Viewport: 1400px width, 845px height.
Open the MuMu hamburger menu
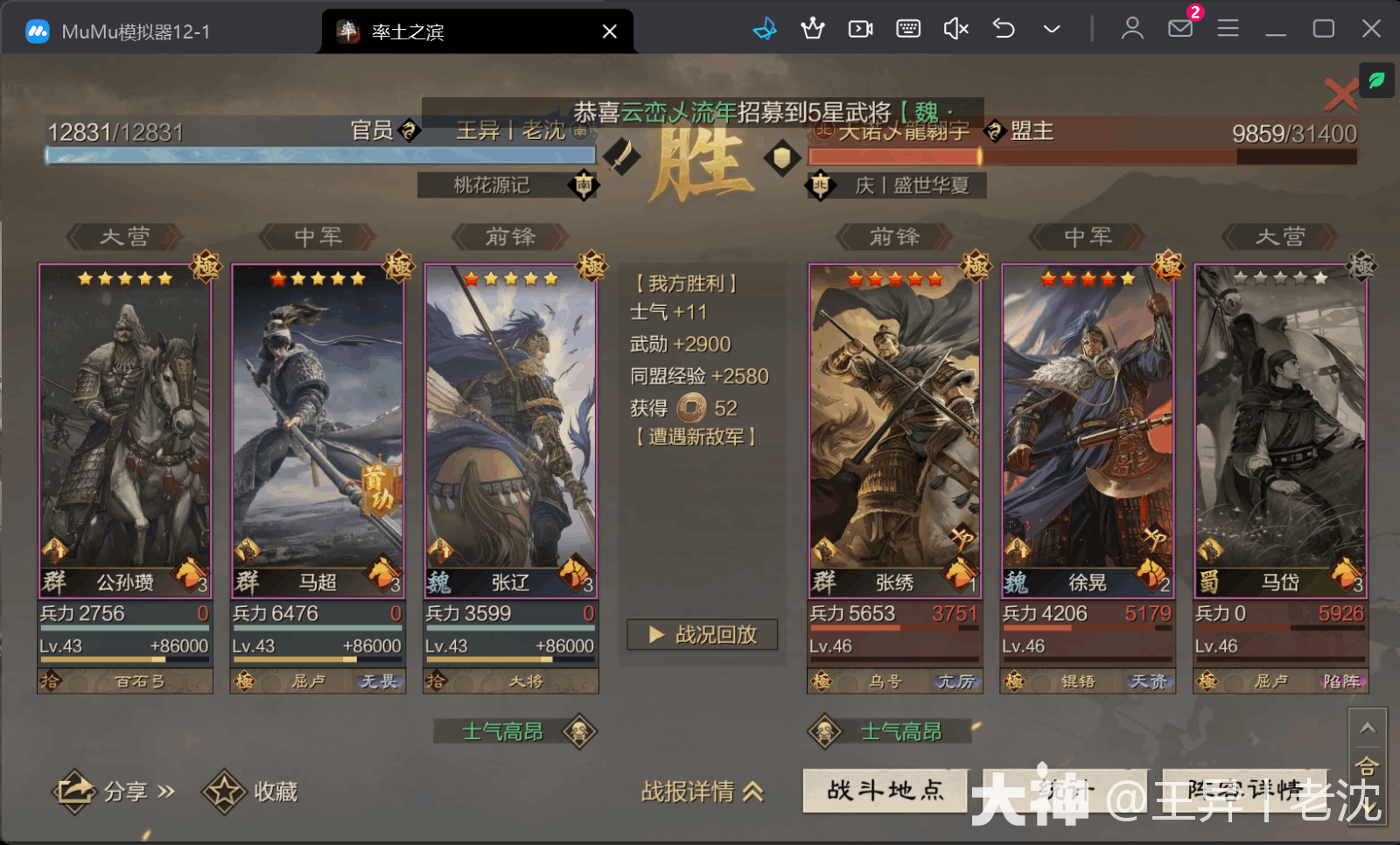1228,29
